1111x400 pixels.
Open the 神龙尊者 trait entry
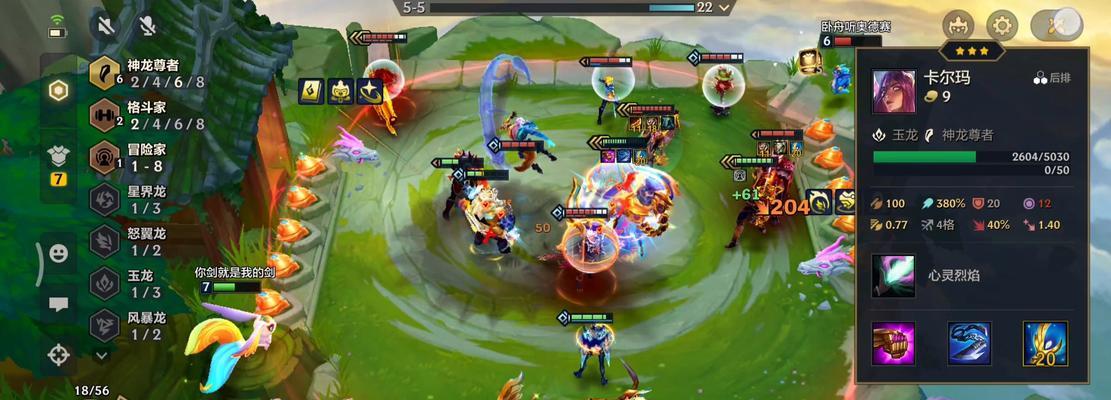(x=150, y=73)
